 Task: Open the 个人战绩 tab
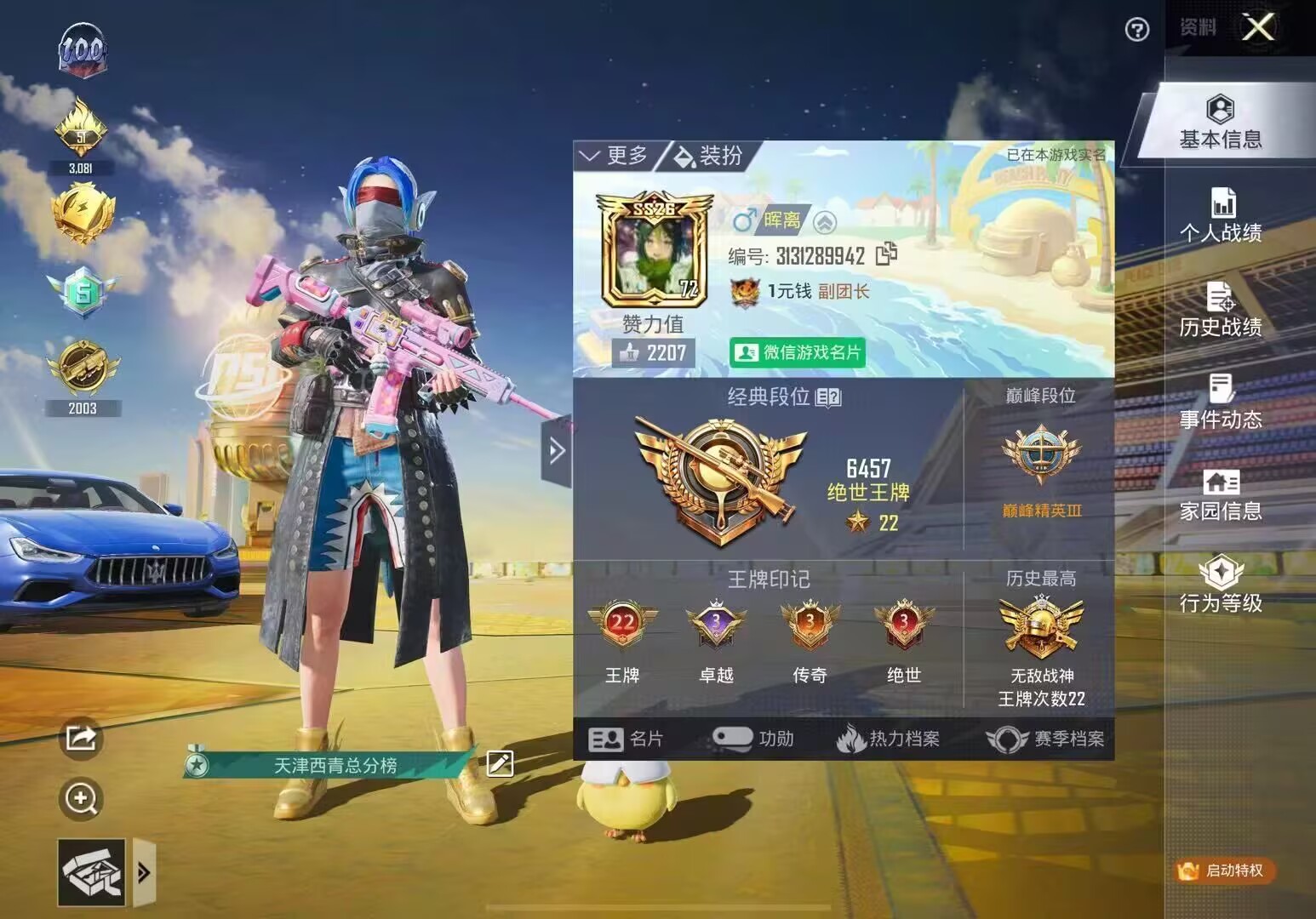pyautogui.click(x=1221, y=215)
